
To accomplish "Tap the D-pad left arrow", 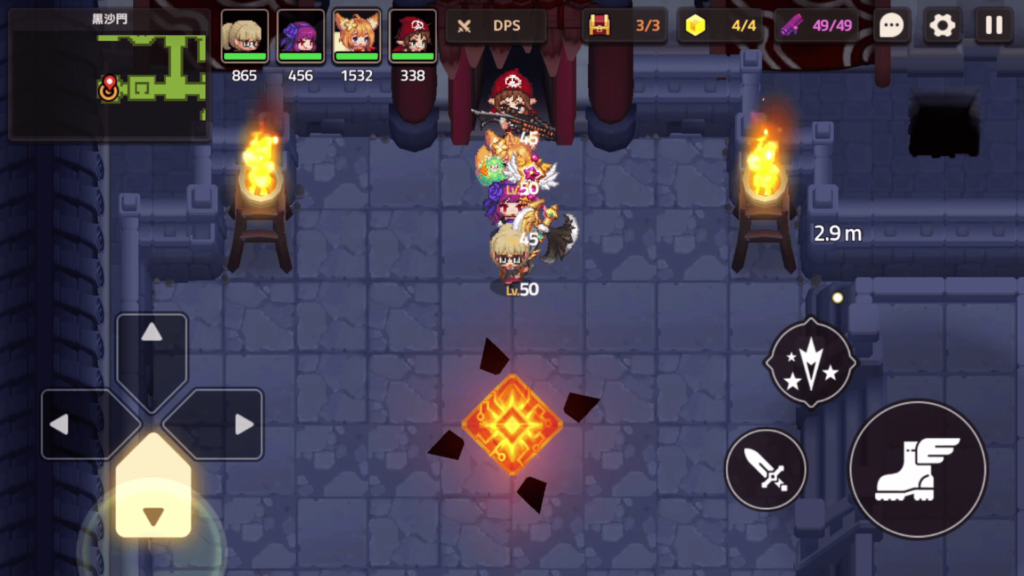I will (80, 424).
